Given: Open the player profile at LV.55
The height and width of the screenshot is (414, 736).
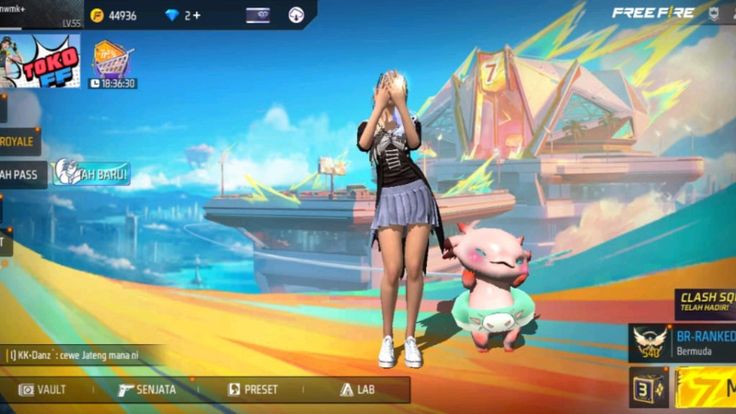Looking at the screenshot, I should [x=40, y=14].
